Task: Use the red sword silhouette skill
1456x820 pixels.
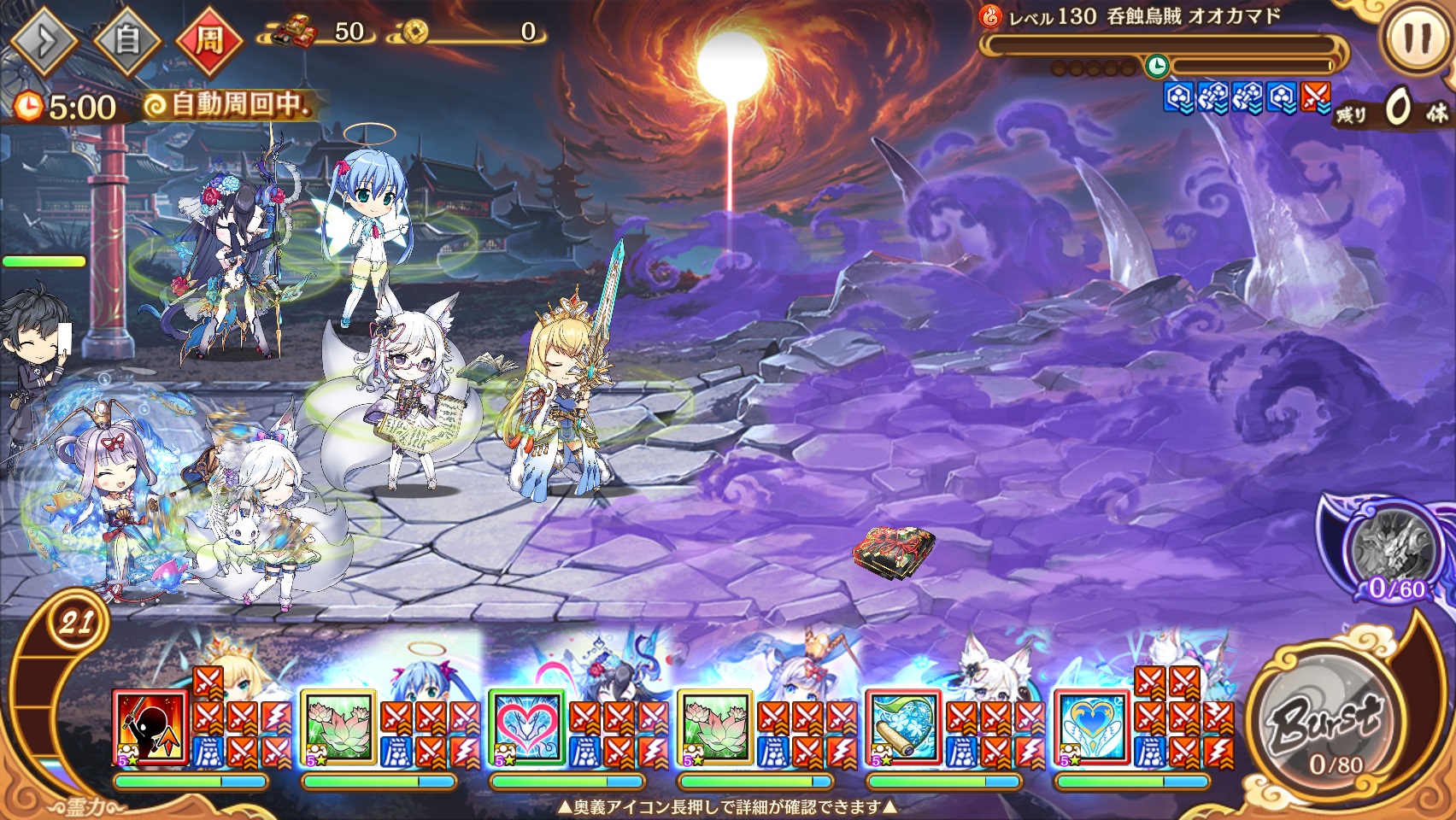Action: (150, 728)
